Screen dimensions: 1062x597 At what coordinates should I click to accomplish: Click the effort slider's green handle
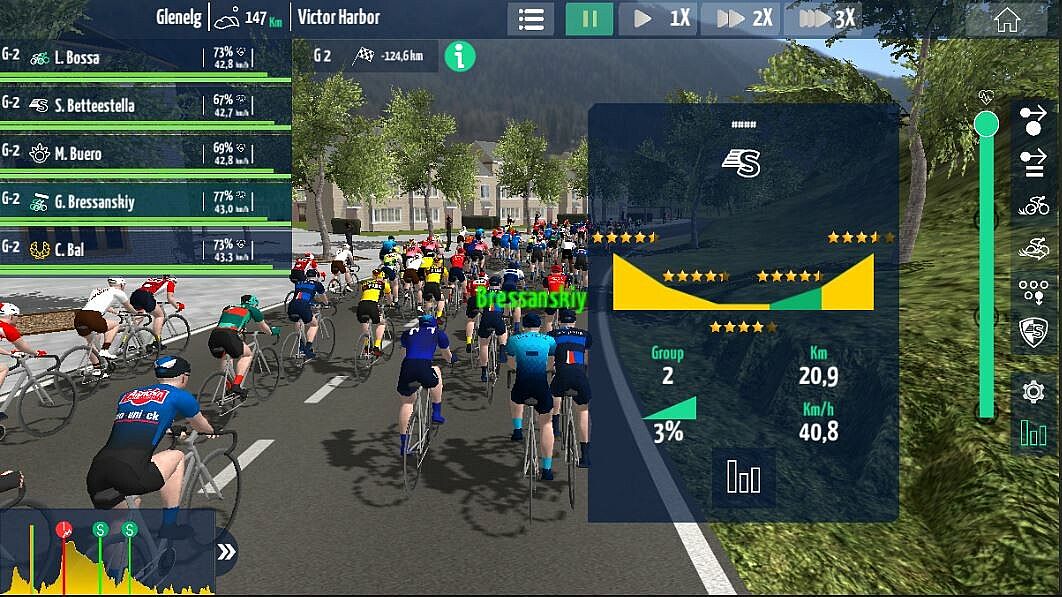(x=986, y=124)
